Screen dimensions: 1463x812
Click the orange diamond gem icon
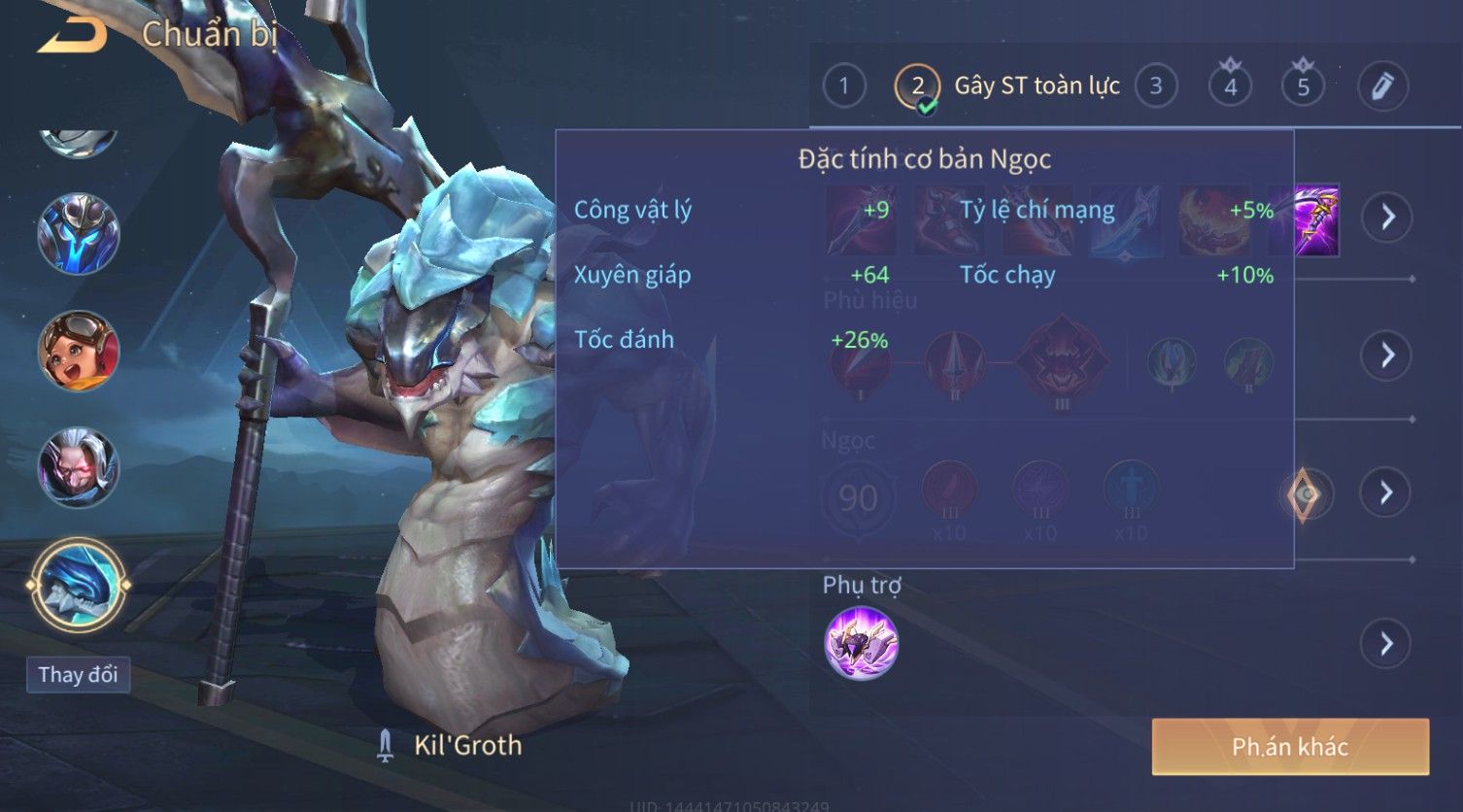[1306, 494]
